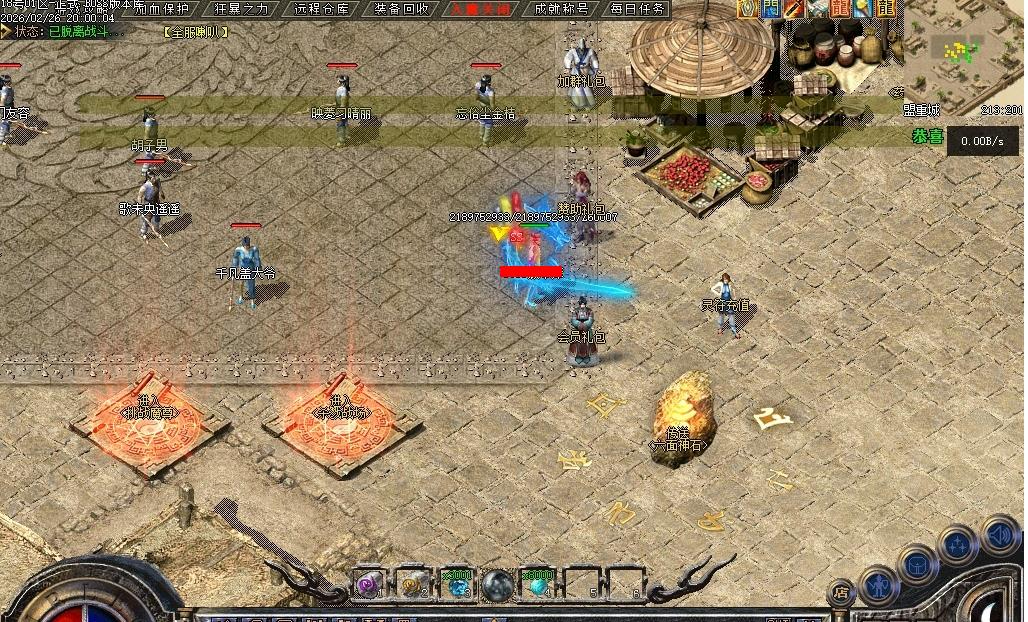Screen dimensions: 1028x622
Task: Use the golden scroll in hotbar slot 2
Action: [x=411, y=584]
